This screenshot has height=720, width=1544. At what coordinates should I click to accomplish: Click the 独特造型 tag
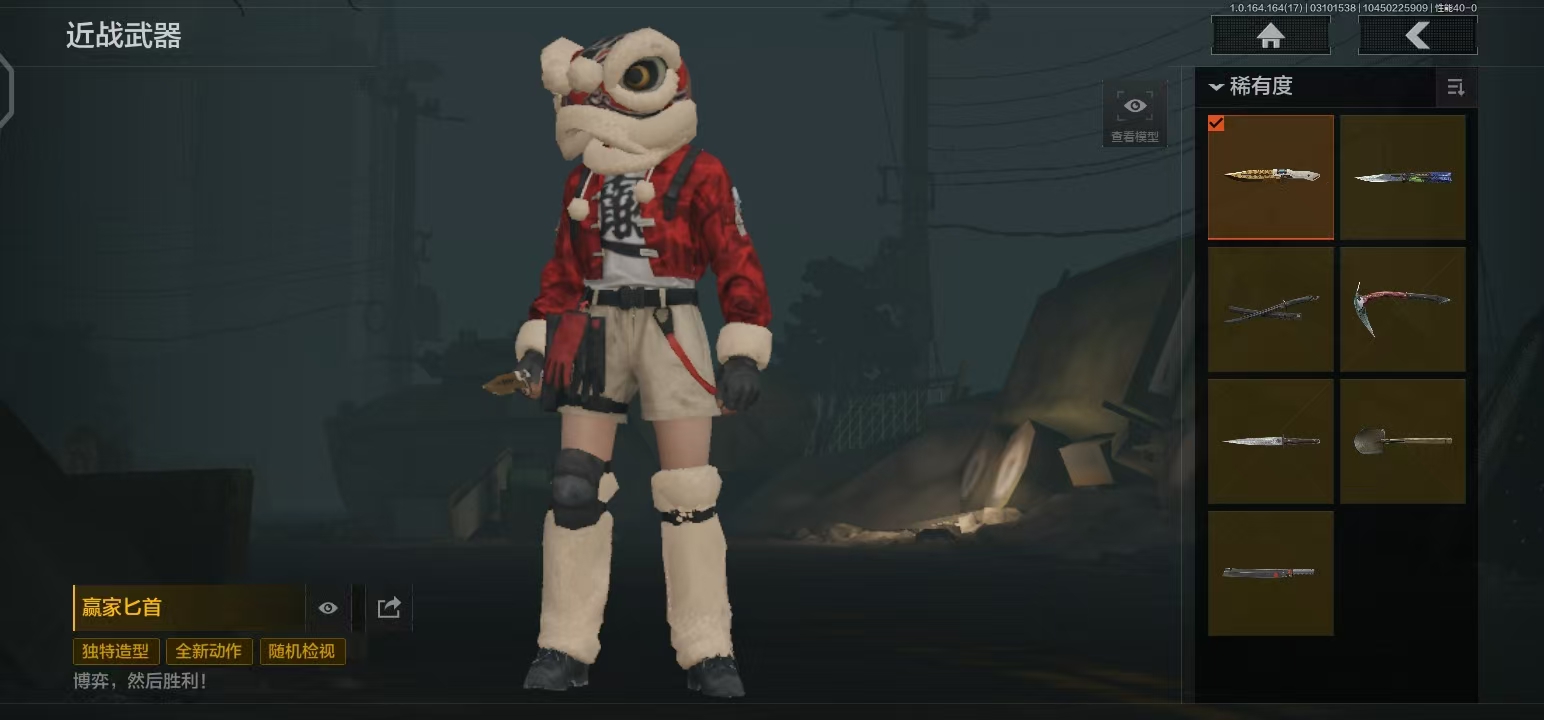tap(116, 652)
